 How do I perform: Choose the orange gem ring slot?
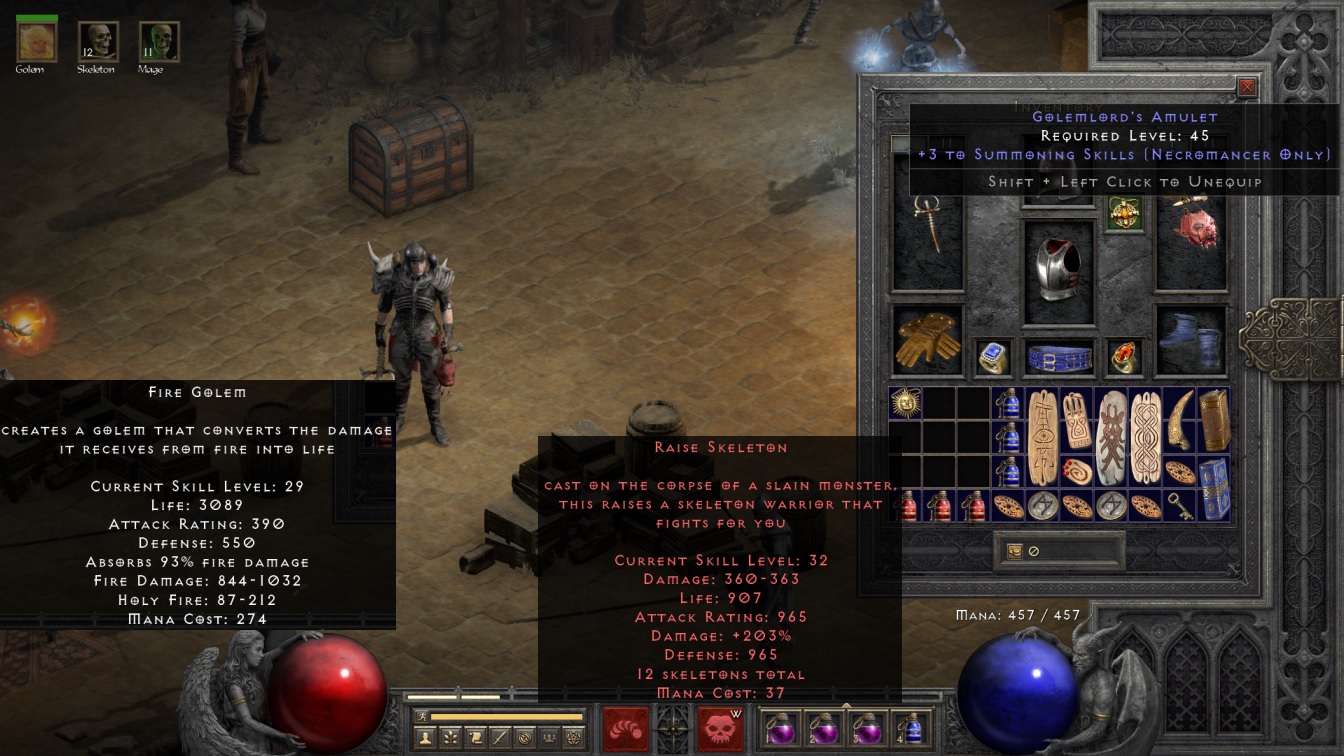tap(1125, 358)
